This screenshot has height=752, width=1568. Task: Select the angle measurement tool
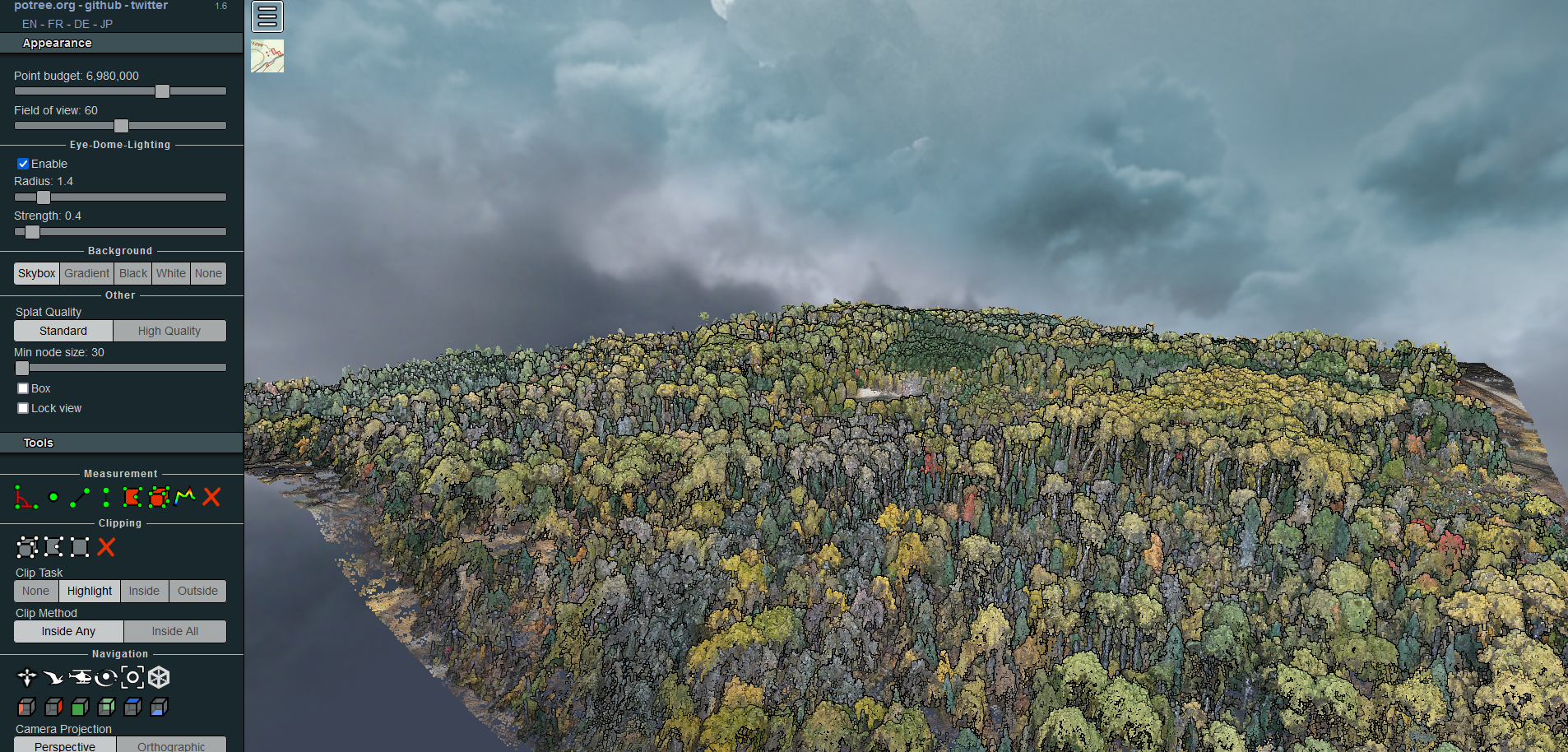coord(26,497)
